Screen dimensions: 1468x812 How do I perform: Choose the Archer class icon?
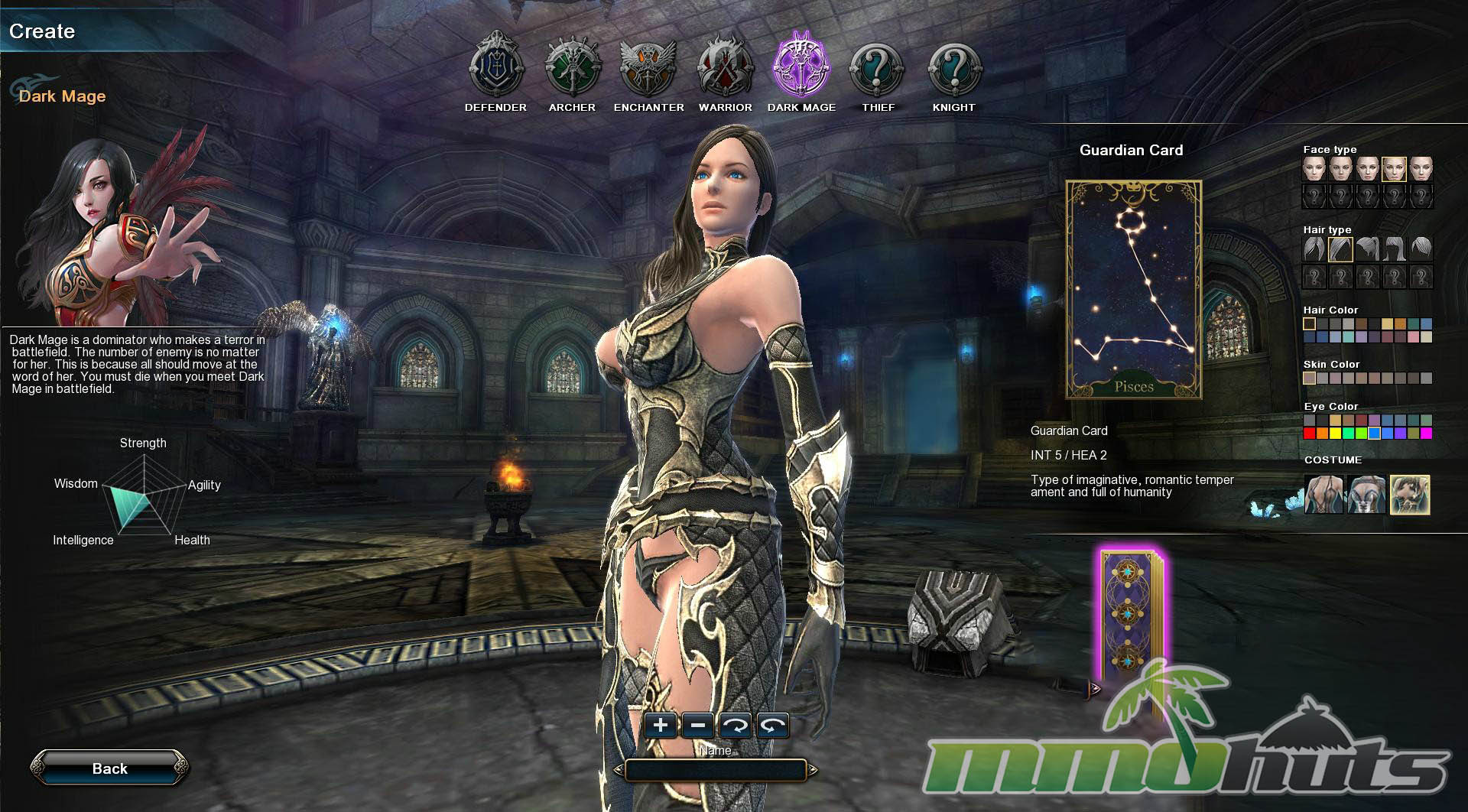tap(572, 68)
